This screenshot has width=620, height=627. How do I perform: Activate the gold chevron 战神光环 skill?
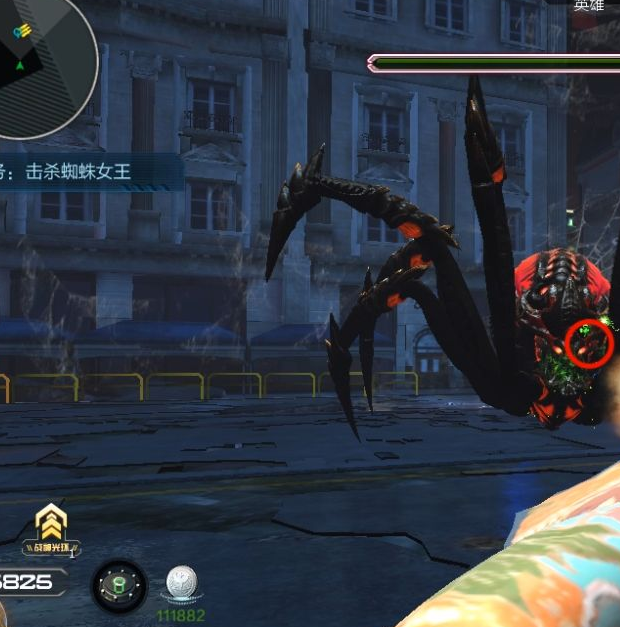(x=51, y=525)
